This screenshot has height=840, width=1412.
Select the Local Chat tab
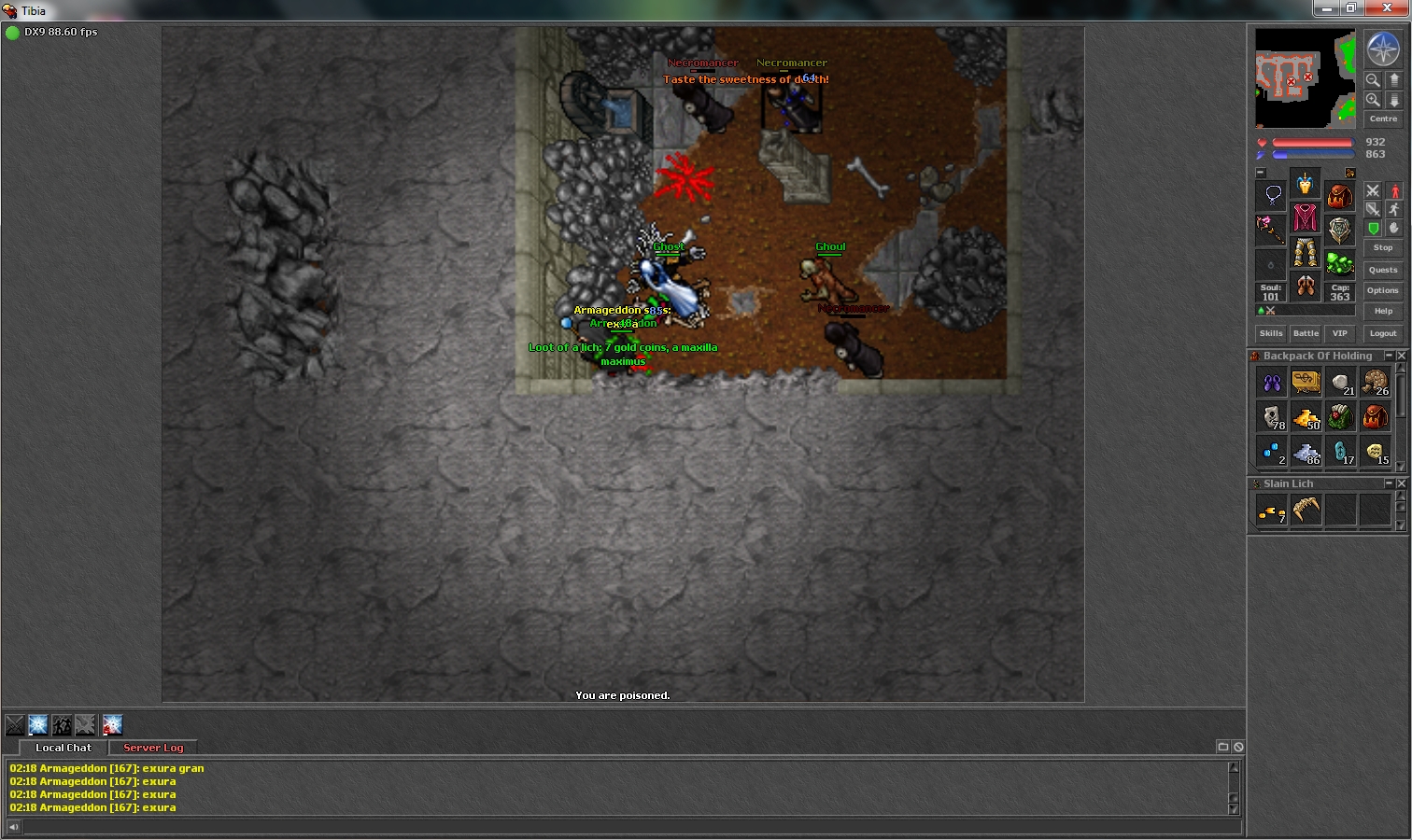pos(64,748)
